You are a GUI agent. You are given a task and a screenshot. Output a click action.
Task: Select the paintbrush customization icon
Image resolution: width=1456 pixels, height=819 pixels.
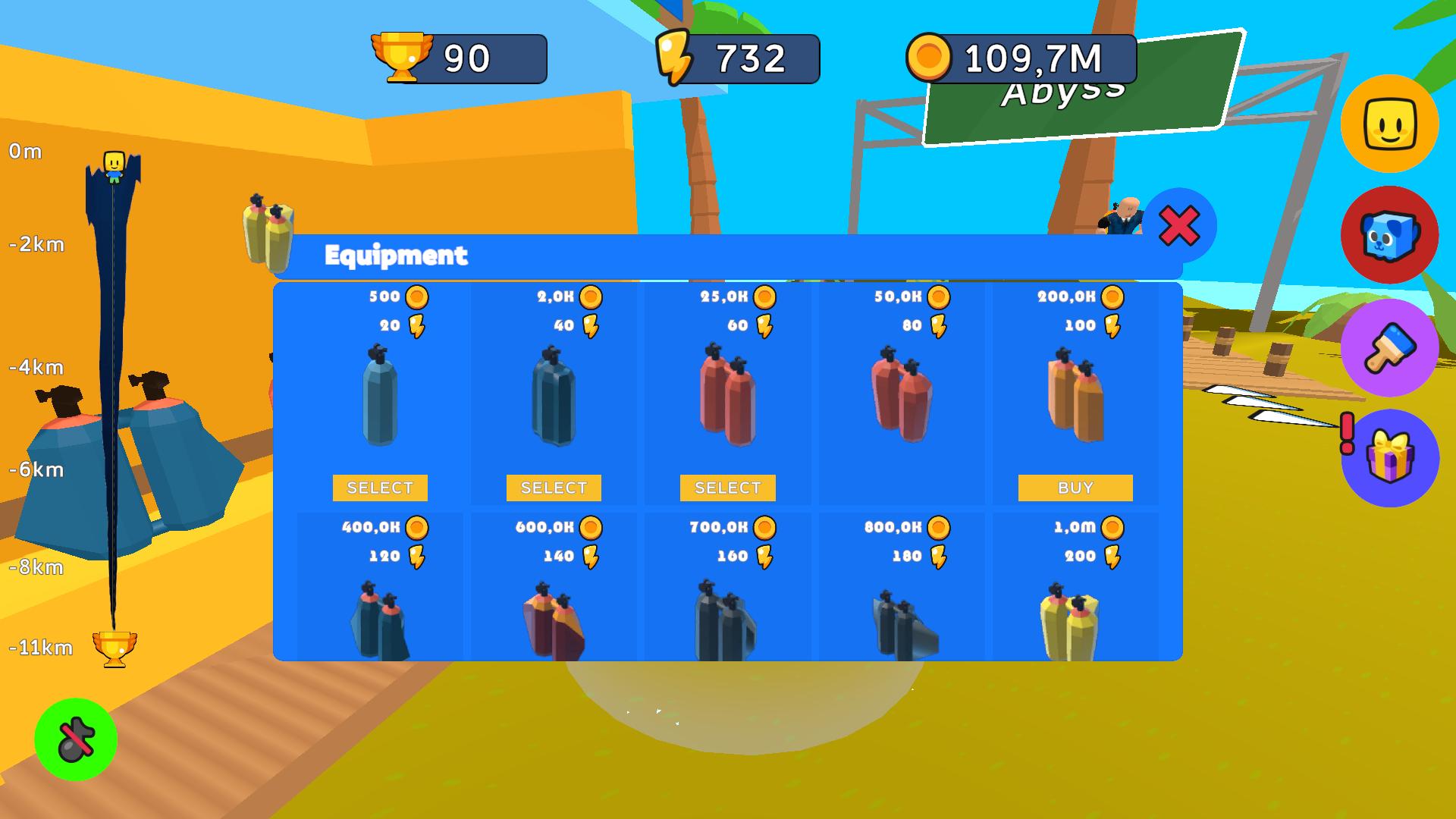pyautogui.click(x=1390, y=348)
